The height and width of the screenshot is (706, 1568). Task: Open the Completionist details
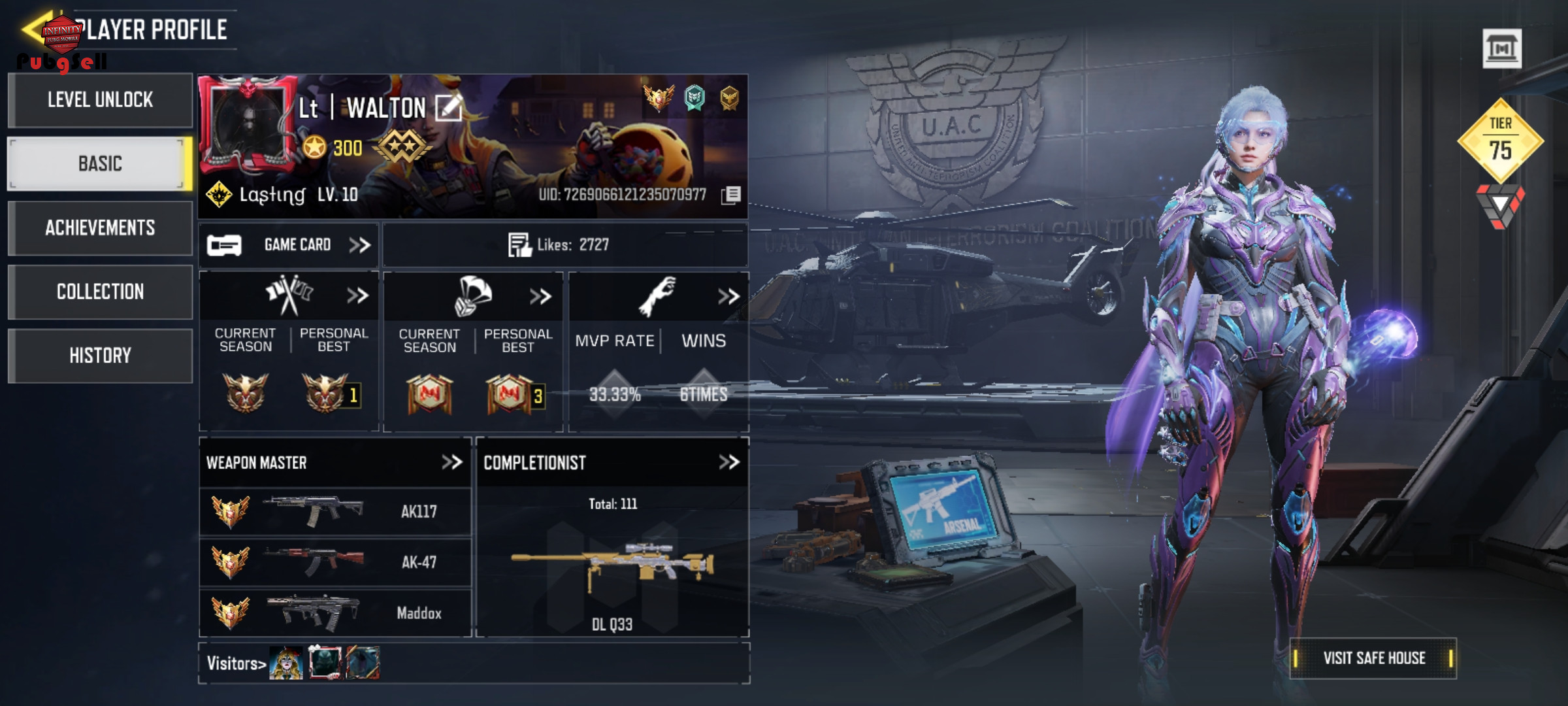click(728, 463)
